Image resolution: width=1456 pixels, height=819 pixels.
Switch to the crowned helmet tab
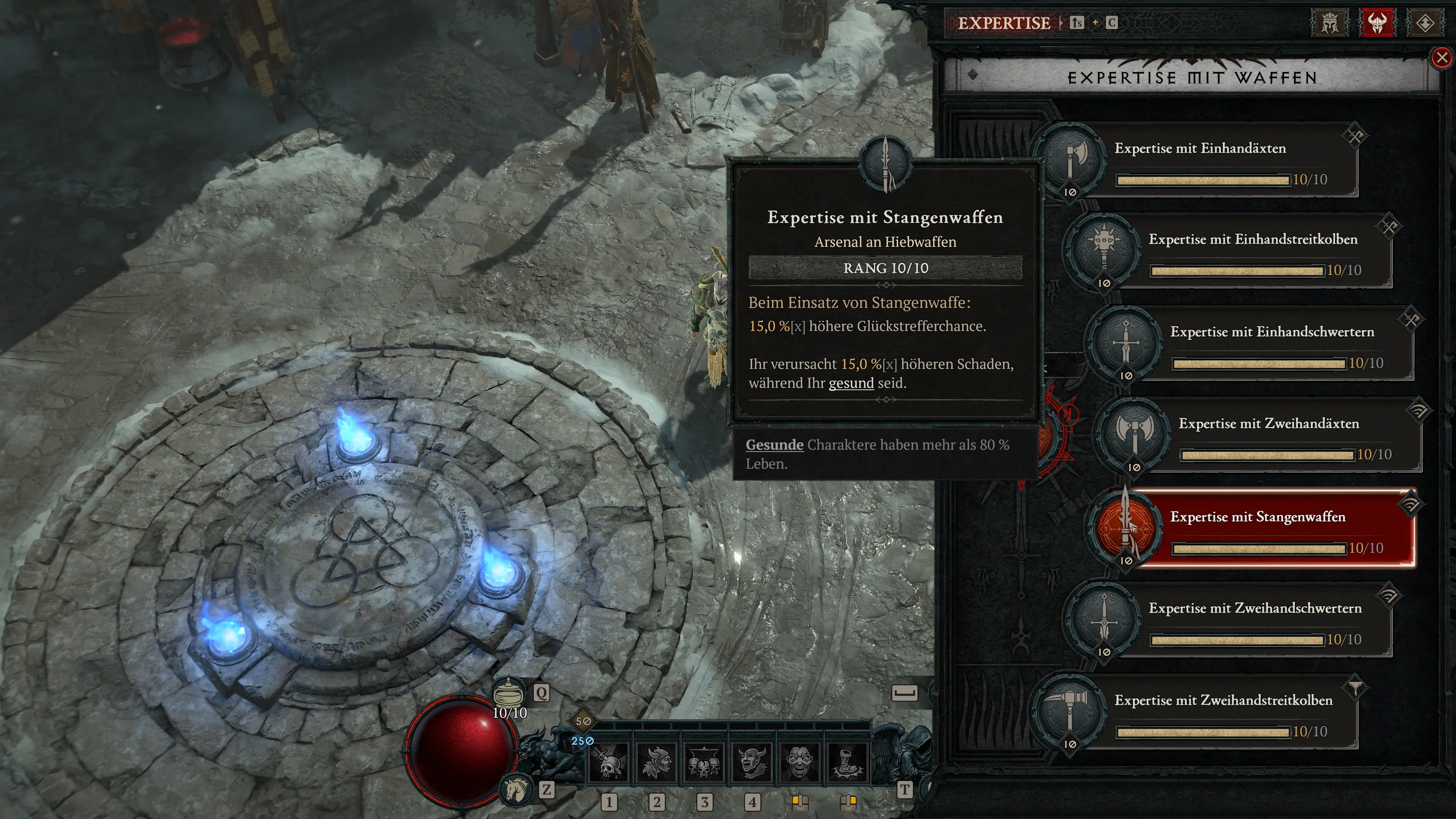click(x=1329, y=23)
